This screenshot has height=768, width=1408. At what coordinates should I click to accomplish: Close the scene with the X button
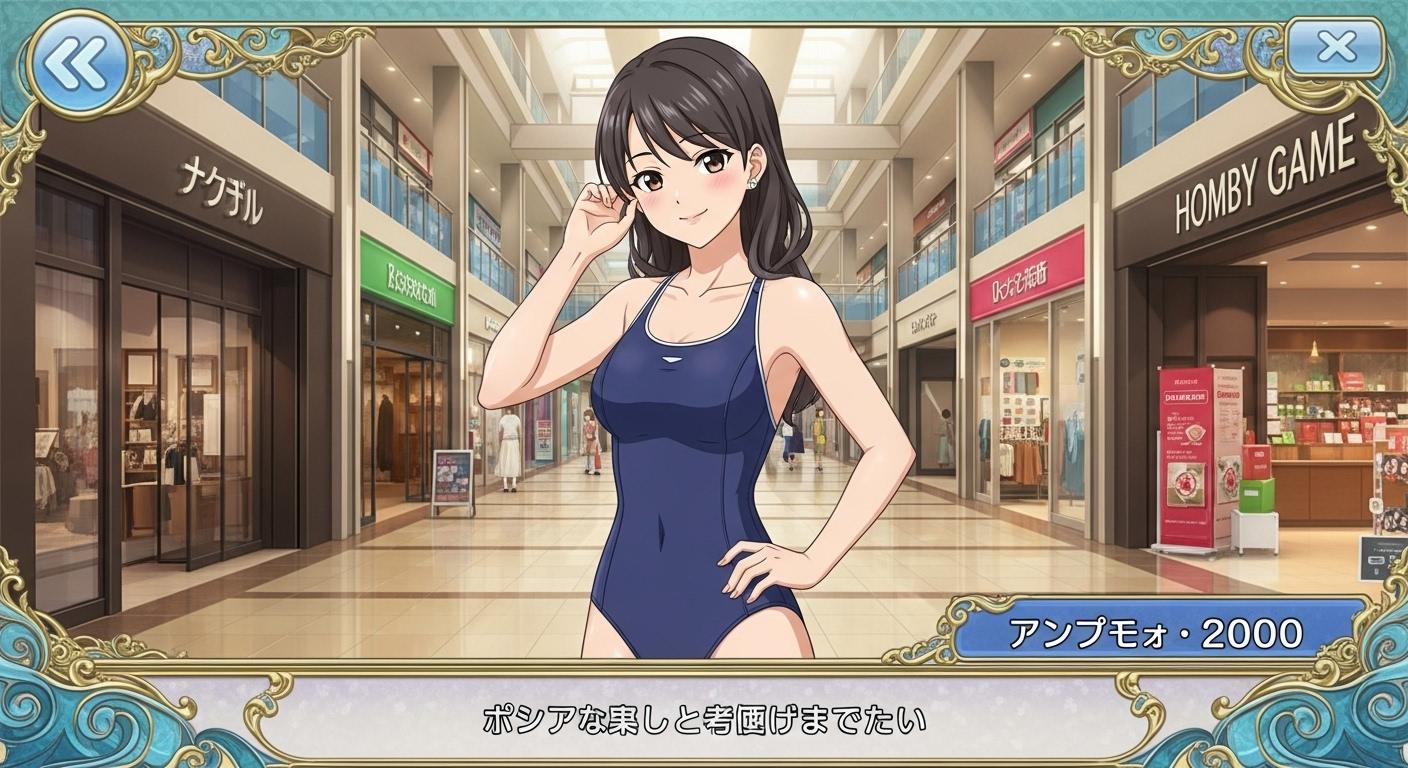coord(1335,47)
